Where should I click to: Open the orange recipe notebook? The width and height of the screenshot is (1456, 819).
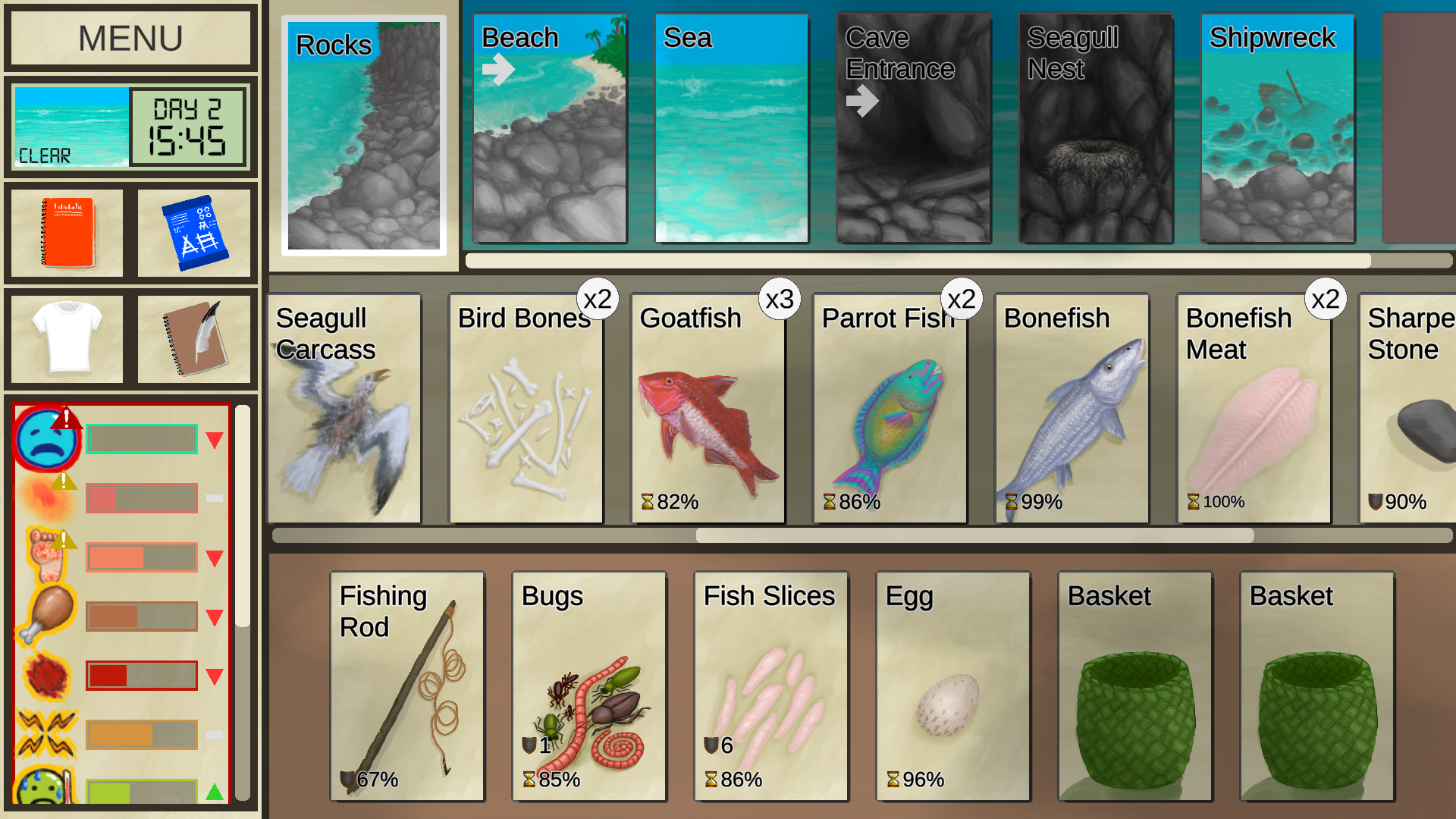tap(64, 231)
